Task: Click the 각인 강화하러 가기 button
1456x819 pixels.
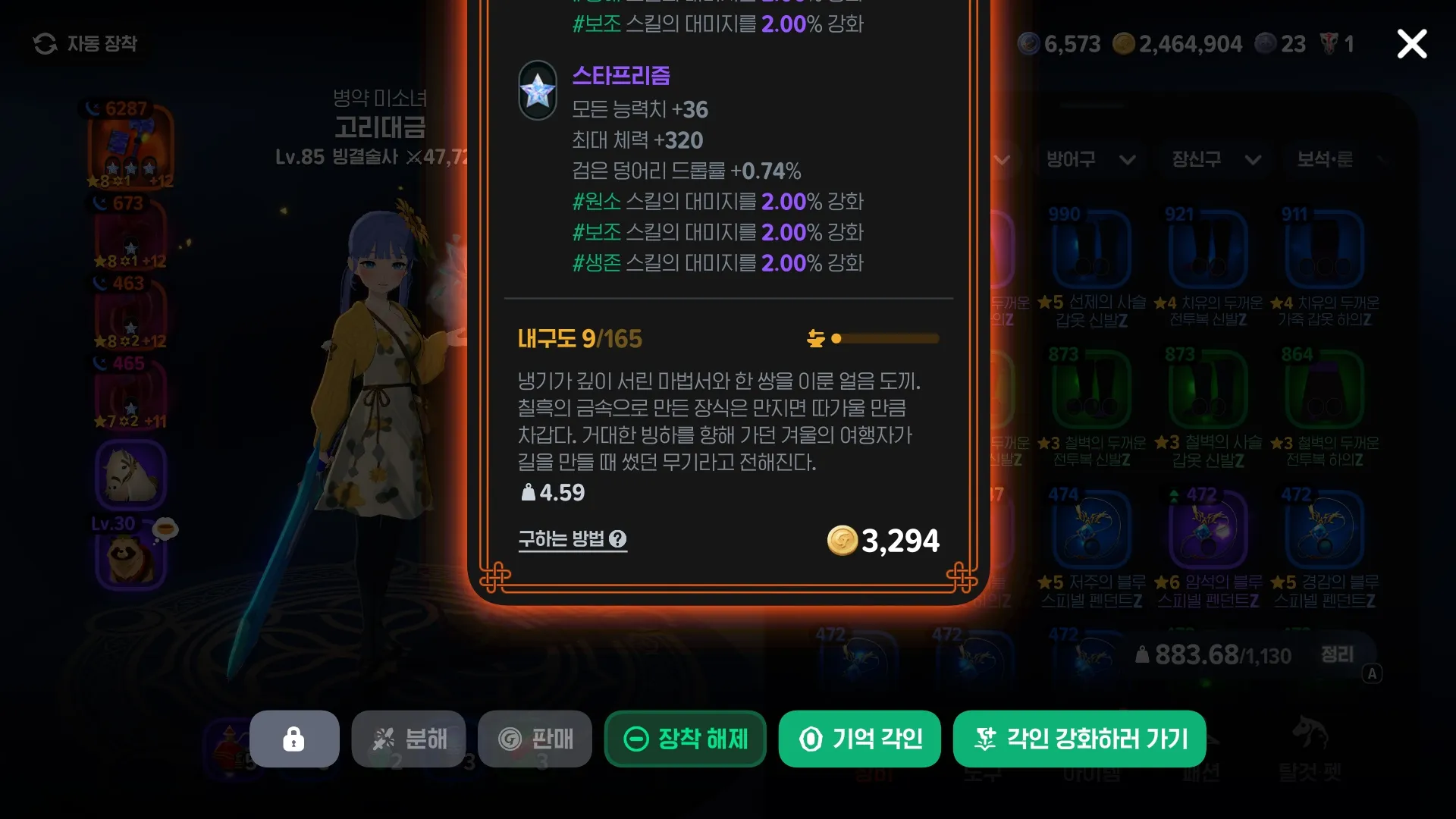Action: (1079, 739)
